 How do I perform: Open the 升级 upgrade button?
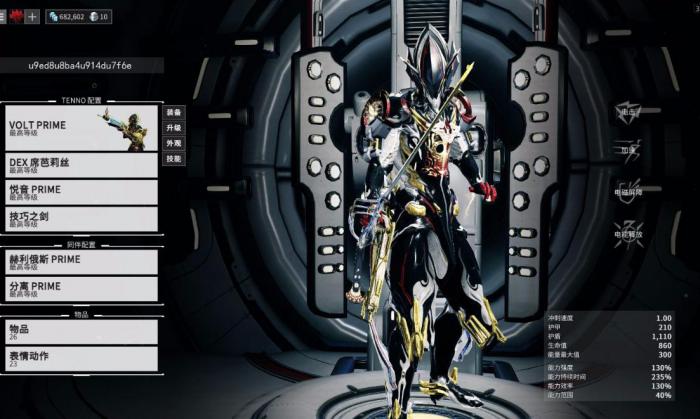point(174,128)
